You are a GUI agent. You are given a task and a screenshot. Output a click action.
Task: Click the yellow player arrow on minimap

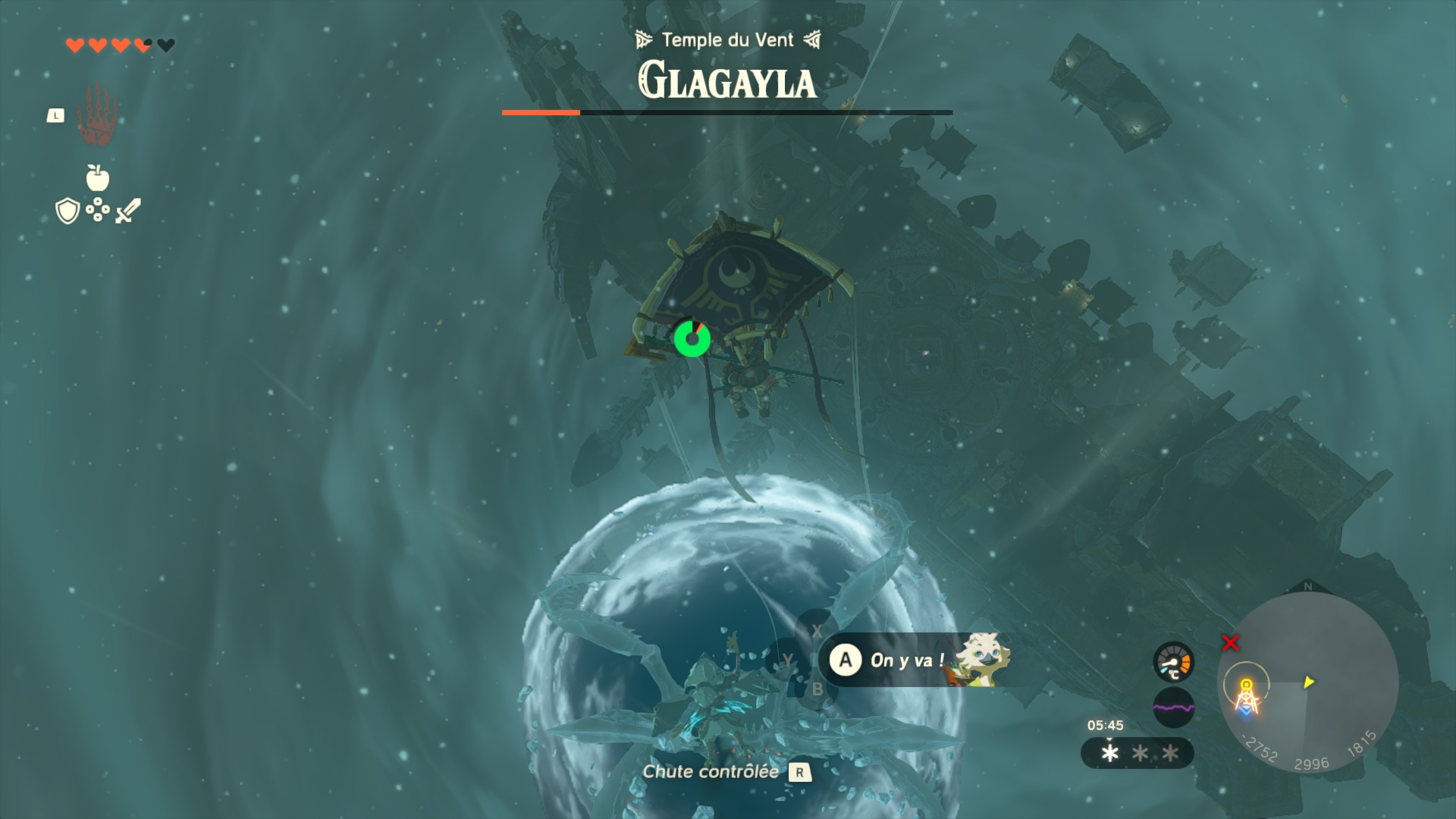click(1308, 682)
